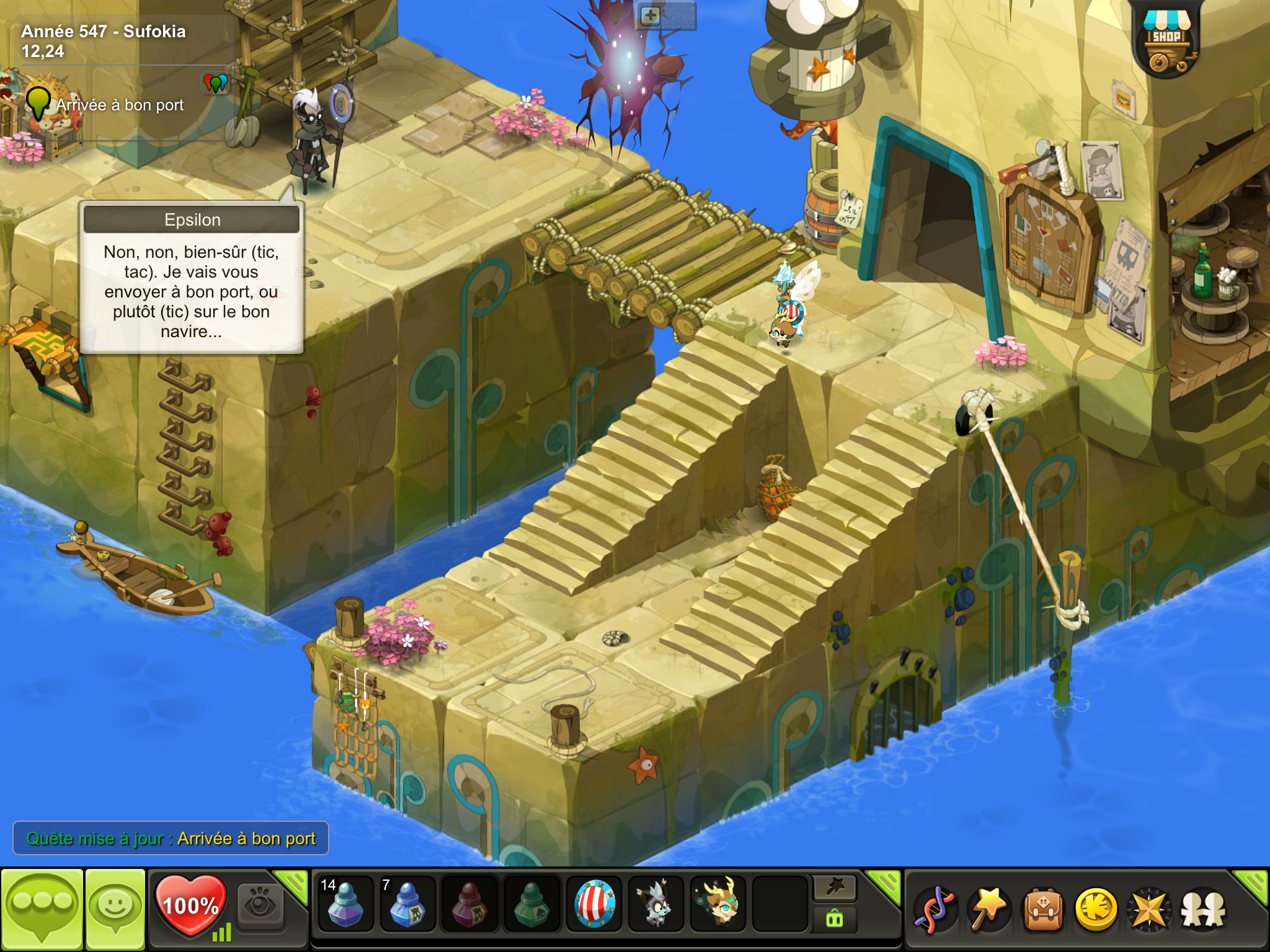The image size is (1270, 952).
Task: Switch shortcut bar to green items bag tab
Action: pyautogui.click(x=835, y=919)
